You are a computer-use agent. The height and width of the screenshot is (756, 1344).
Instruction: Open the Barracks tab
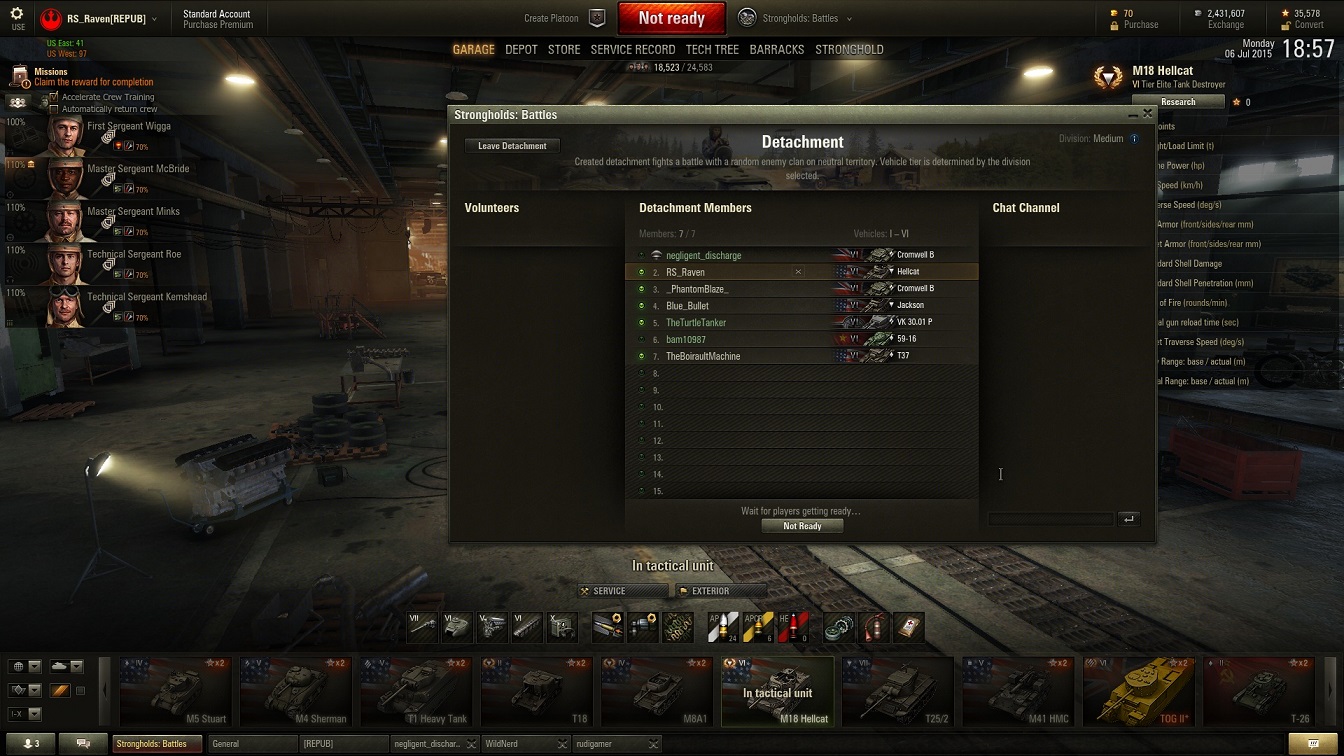pos(776,49)
